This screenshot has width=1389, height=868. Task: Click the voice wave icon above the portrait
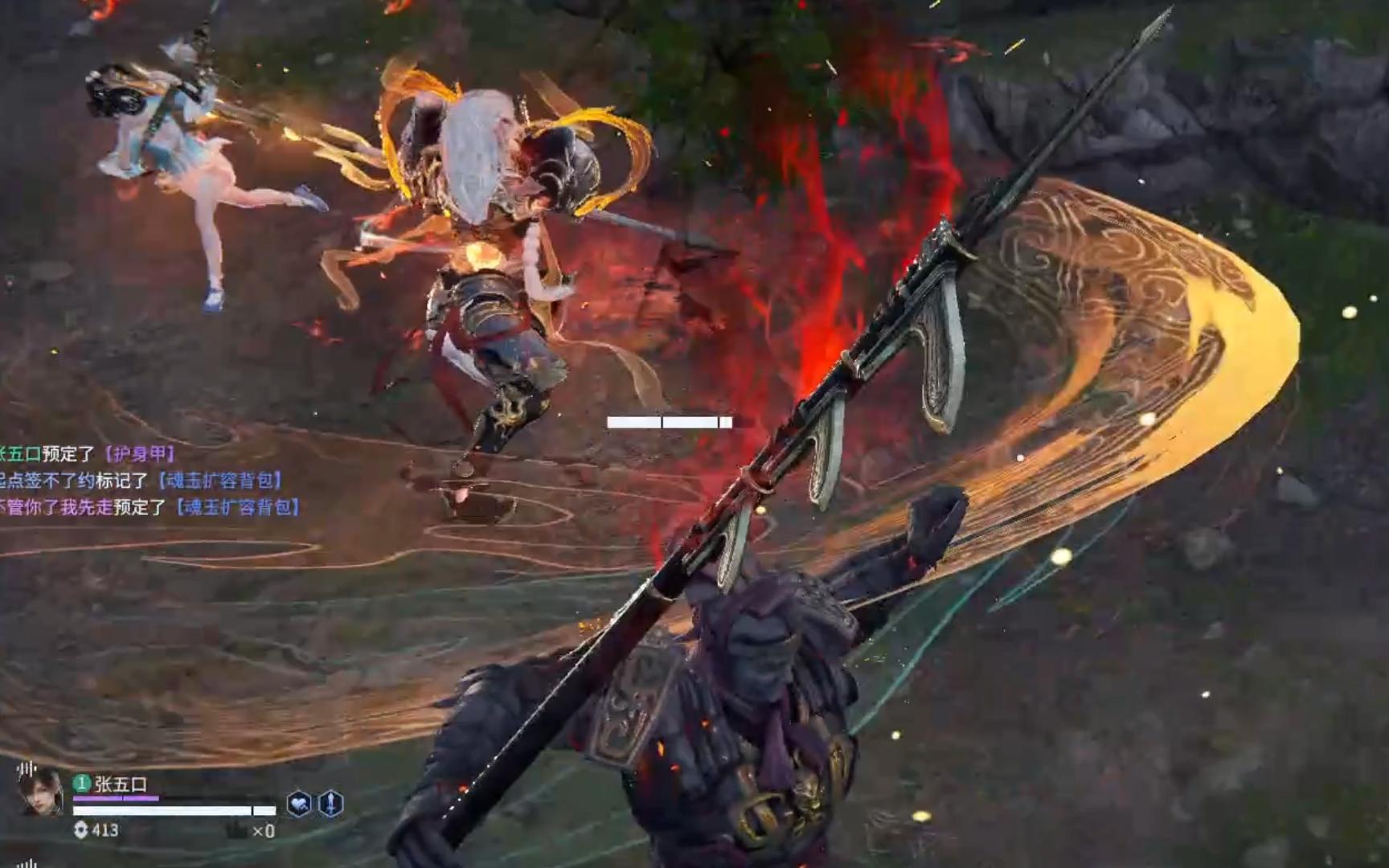click(x=27, y=769)
